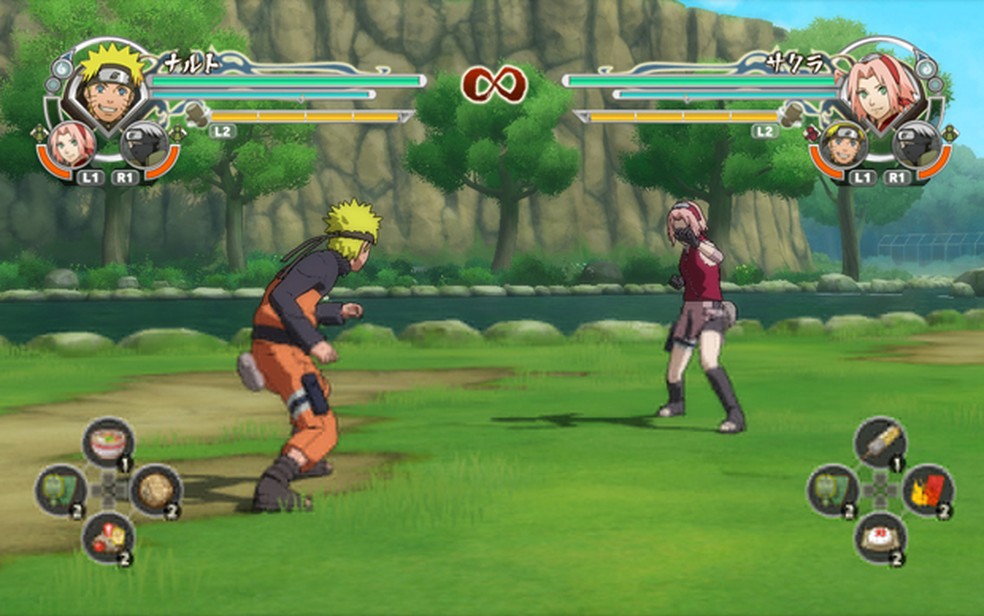
Task: Click Naruto's large player portrait
Action: tap(105, 86)
